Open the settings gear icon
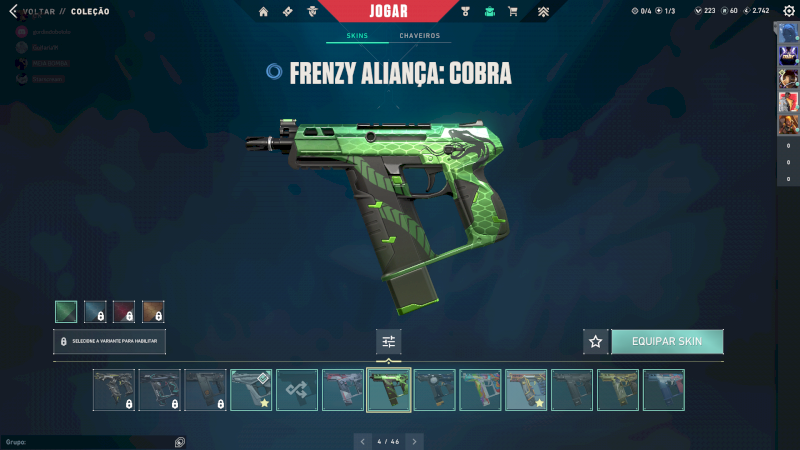This screenshot has height=450, width=800. (x=788, y=11)
